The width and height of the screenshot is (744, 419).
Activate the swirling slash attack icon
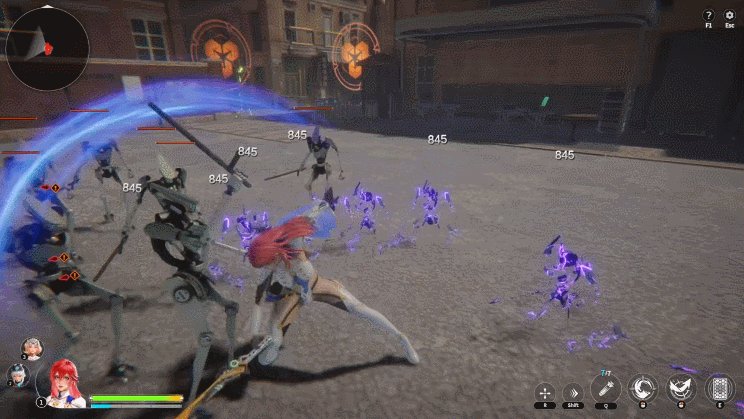(x=645, y=389)
